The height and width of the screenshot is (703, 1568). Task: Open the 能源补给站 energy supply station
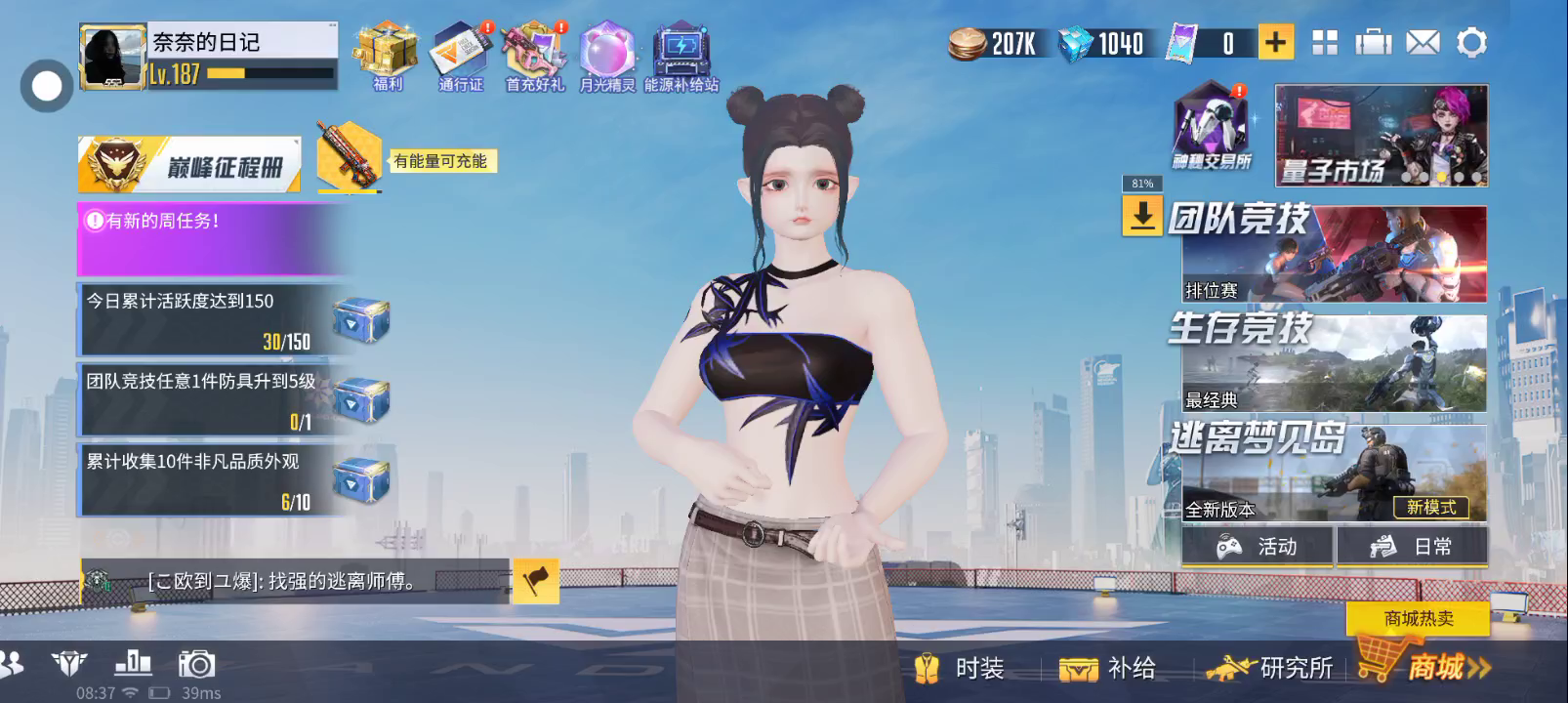click(681, 55)
